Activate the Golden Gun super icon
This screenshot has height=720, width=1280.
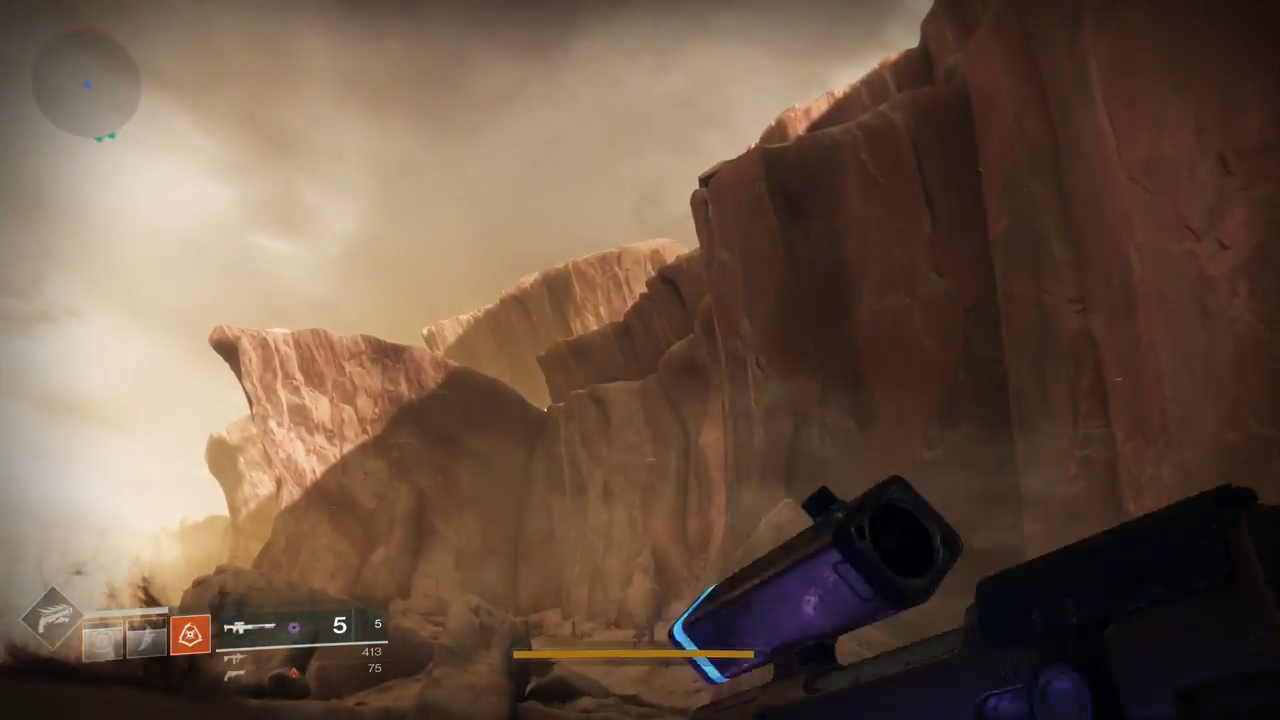pyautogui.click(x=52, y=618)
